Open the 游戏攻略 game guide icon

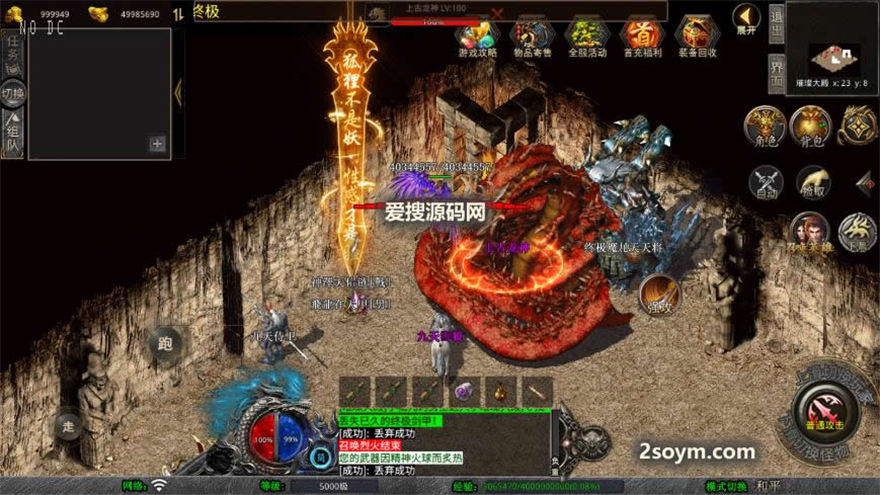click(x=477, y=36)
